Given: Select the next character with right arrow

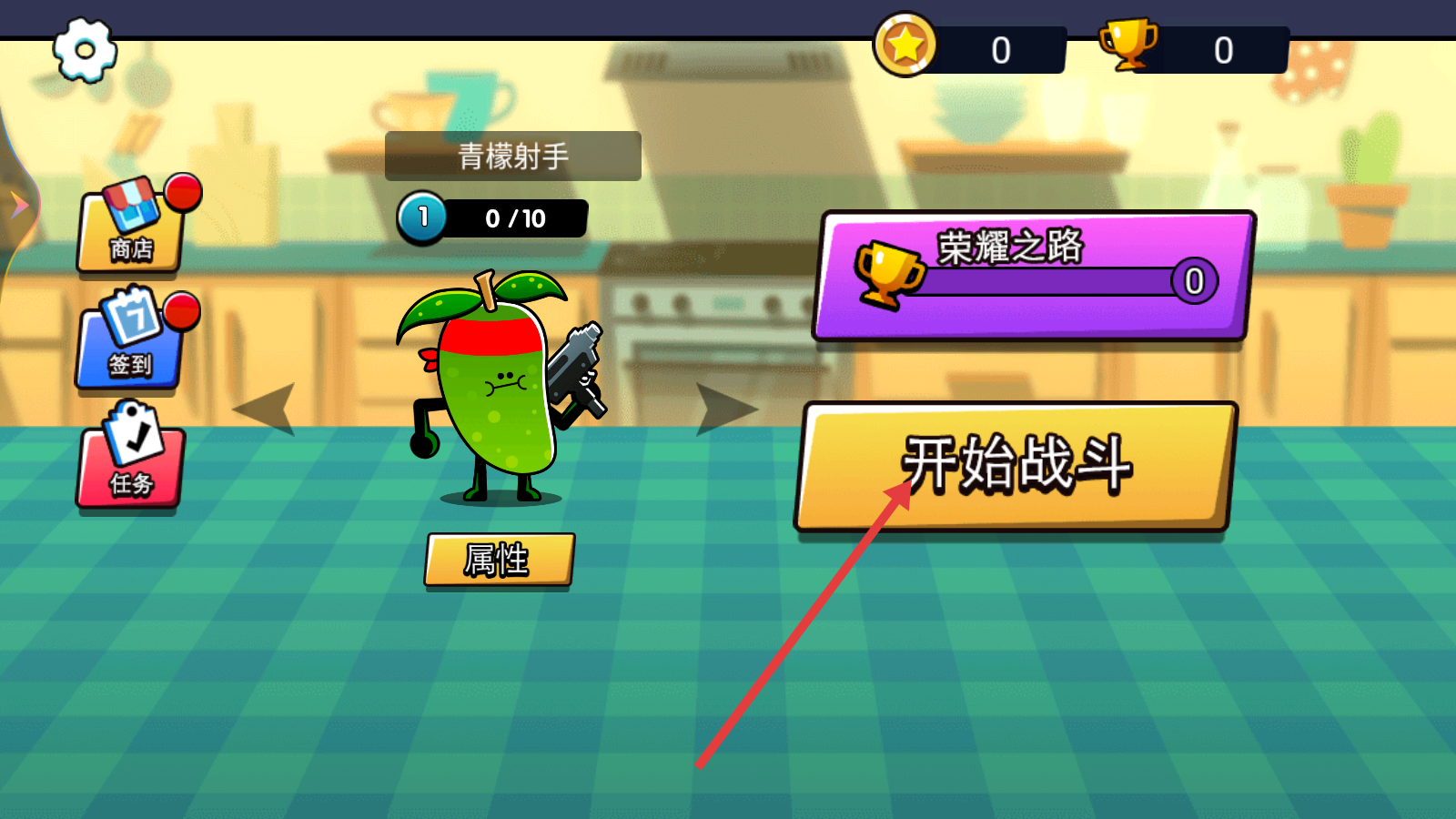Looking at the screenshot, I should point(725,409).
